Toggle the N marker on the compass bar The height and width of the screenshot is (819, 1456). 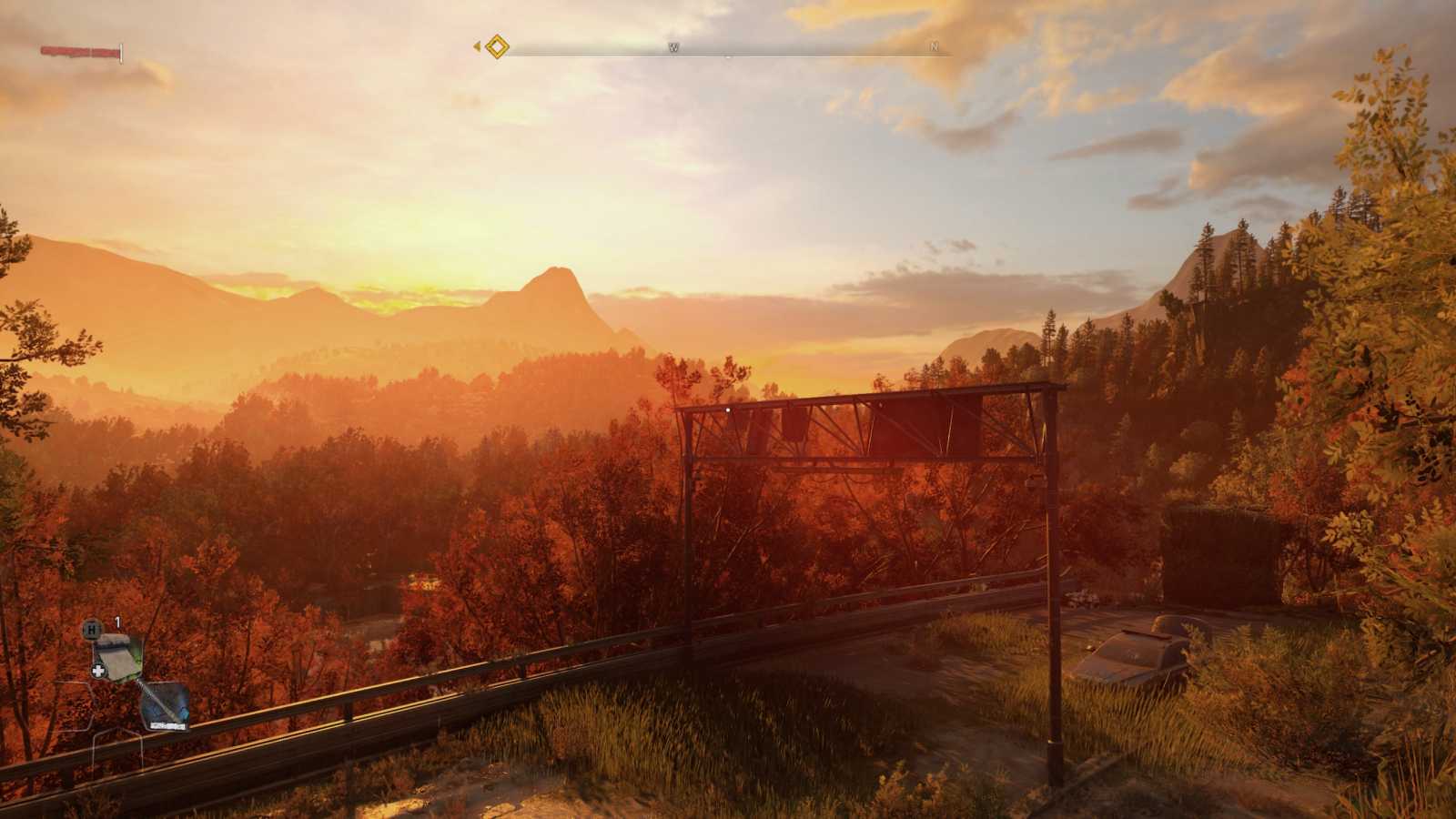[x=935, y=47]
